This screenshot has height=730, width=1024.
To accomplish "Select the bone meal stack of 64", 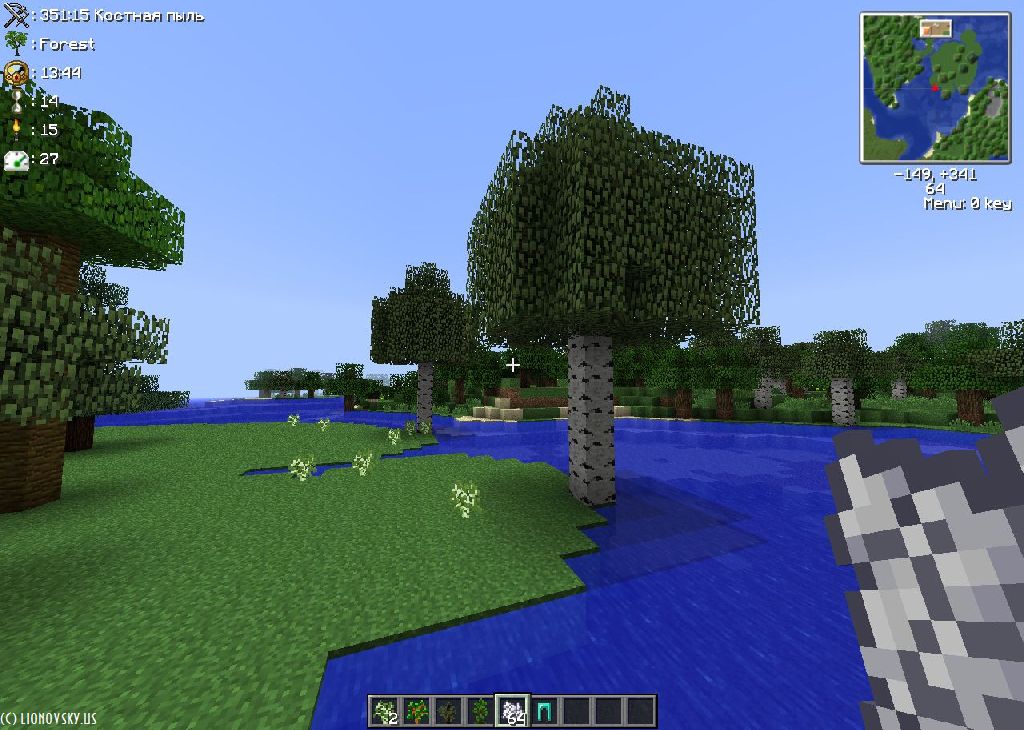I will click(513, 711).
